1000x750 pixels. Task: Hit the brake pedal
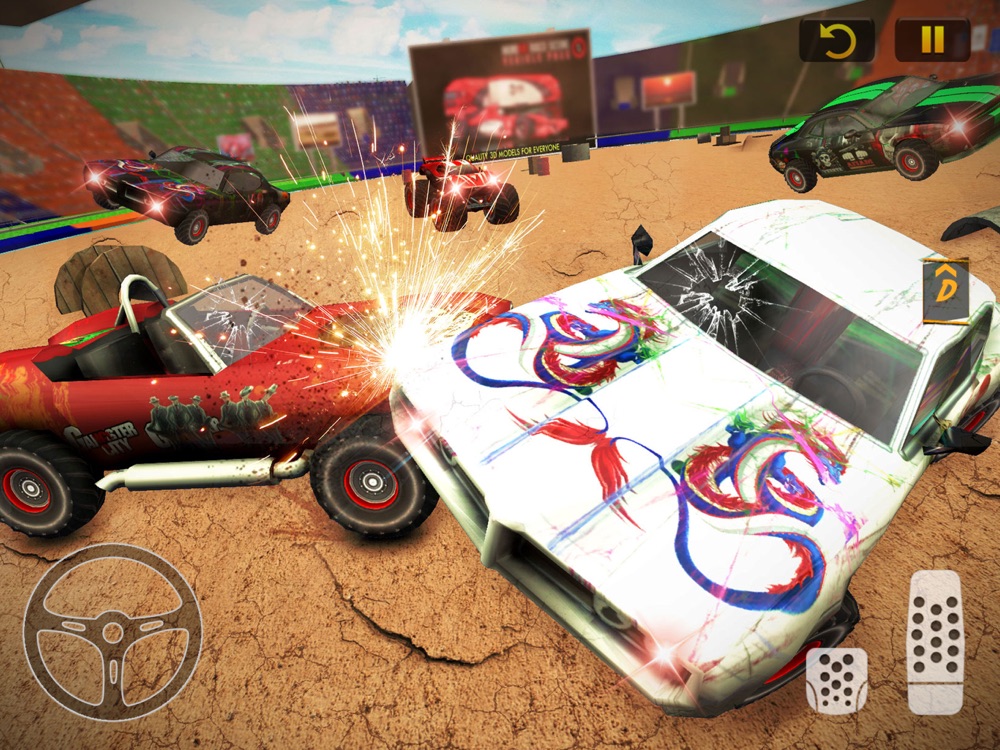click(837, 680)
